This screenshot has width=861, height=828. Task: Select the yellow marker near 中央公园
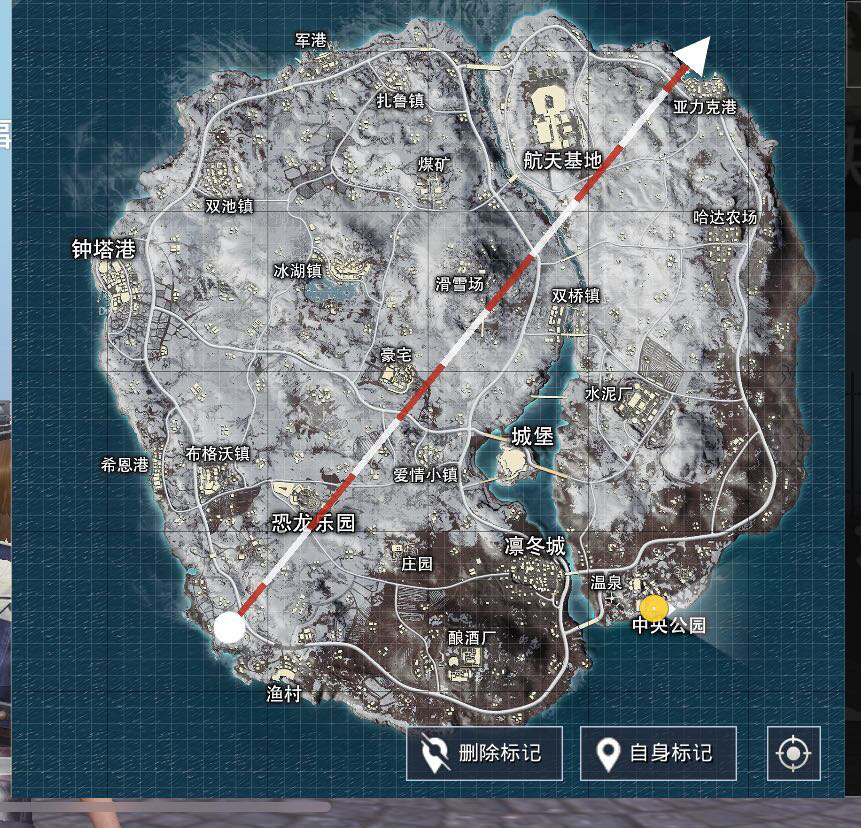[x=654, y=608]
